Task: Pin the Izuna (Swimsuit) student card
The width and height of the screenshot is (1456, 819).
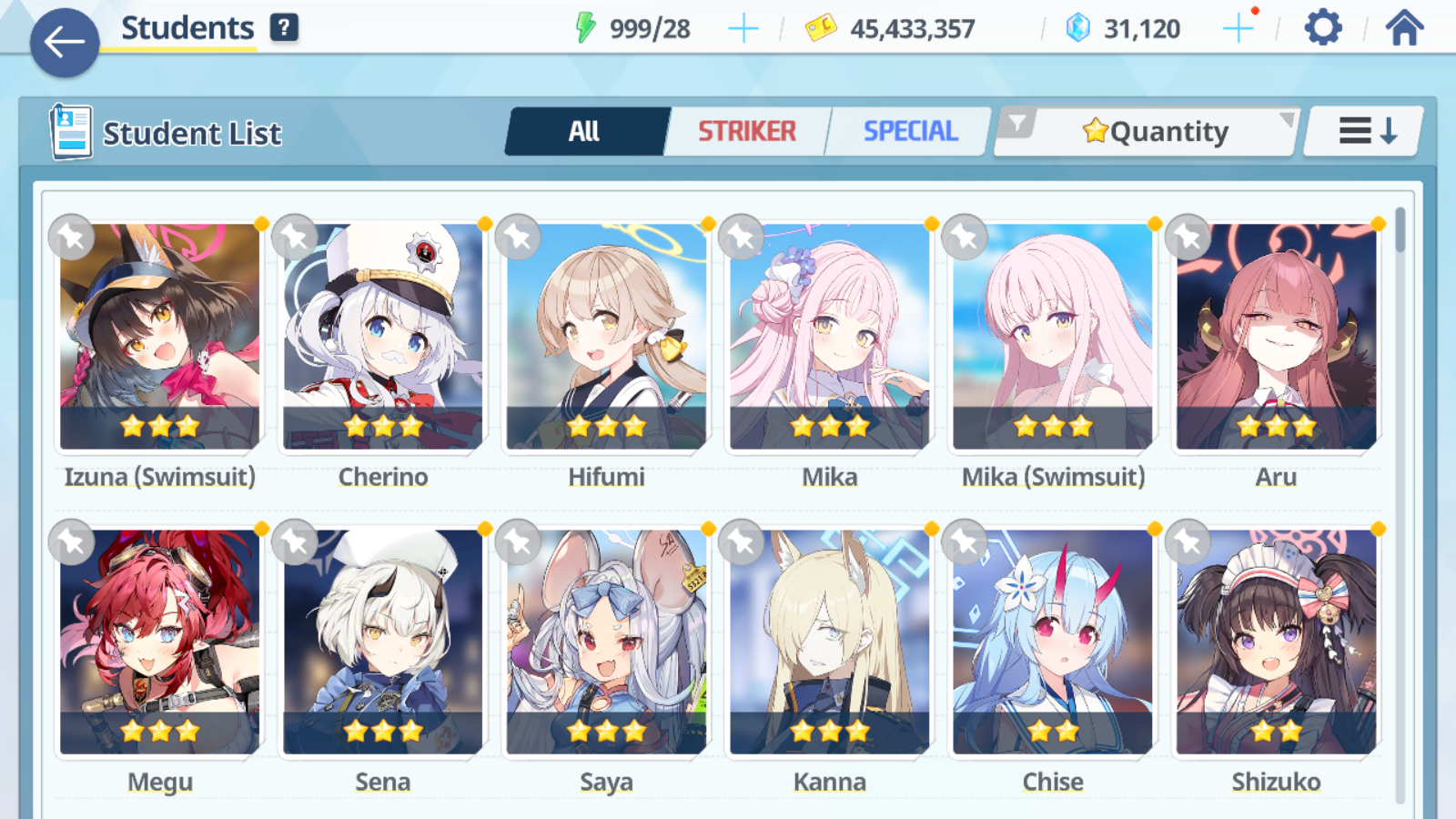Action: [72, 237]
